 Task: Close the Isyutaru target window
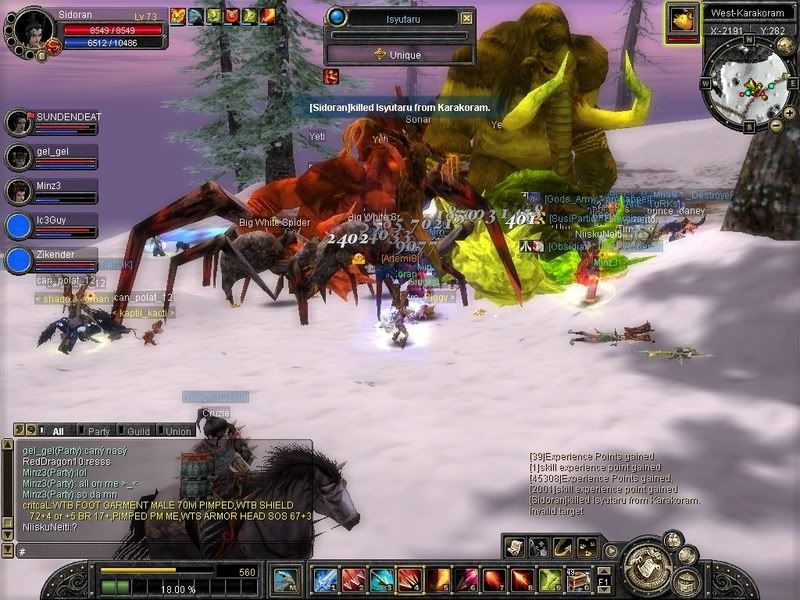pos(466,18)
